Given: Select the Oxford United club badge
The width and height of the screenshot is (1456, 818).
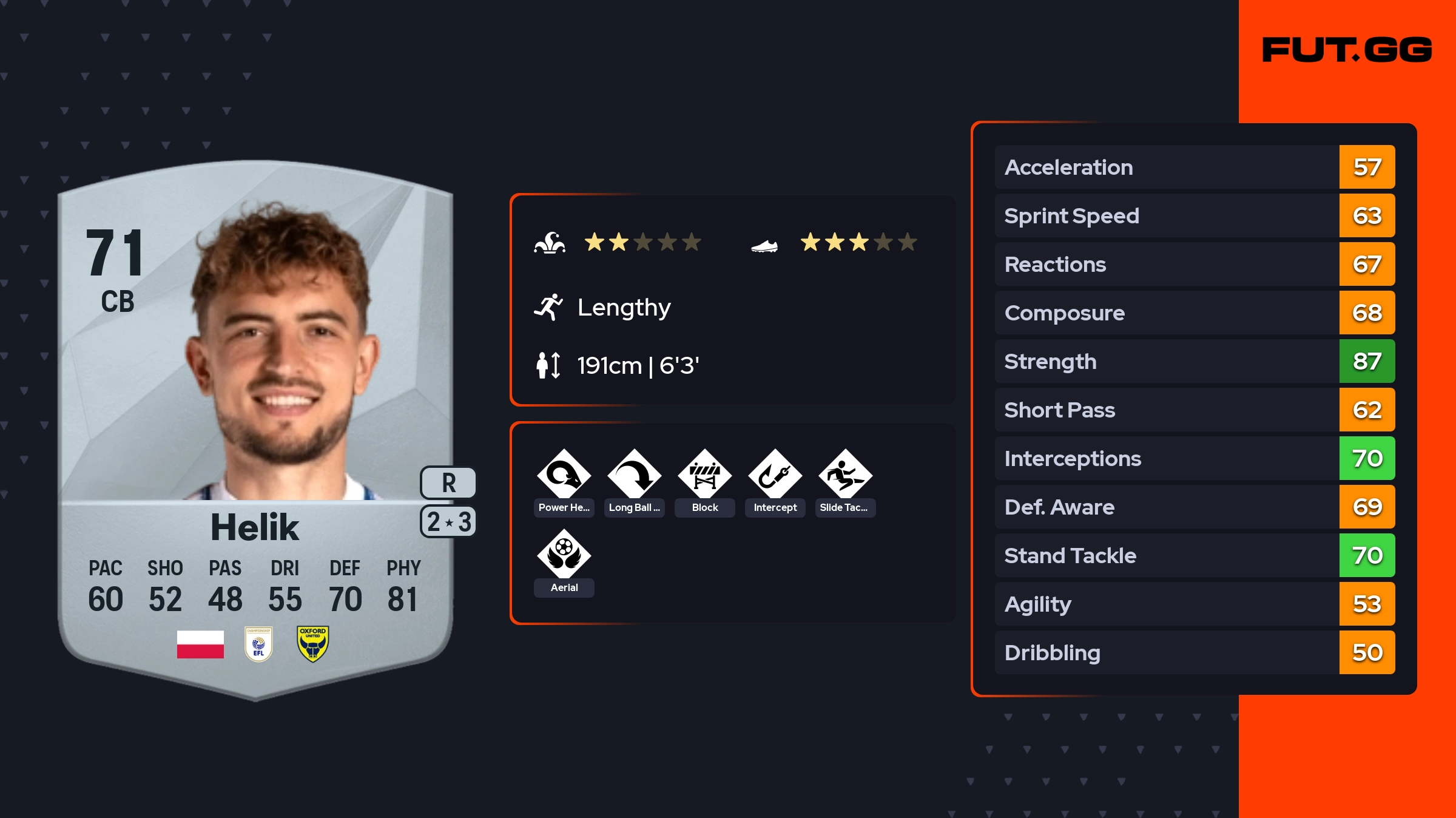Looking at the screenshot, I should tap(313, 644).
